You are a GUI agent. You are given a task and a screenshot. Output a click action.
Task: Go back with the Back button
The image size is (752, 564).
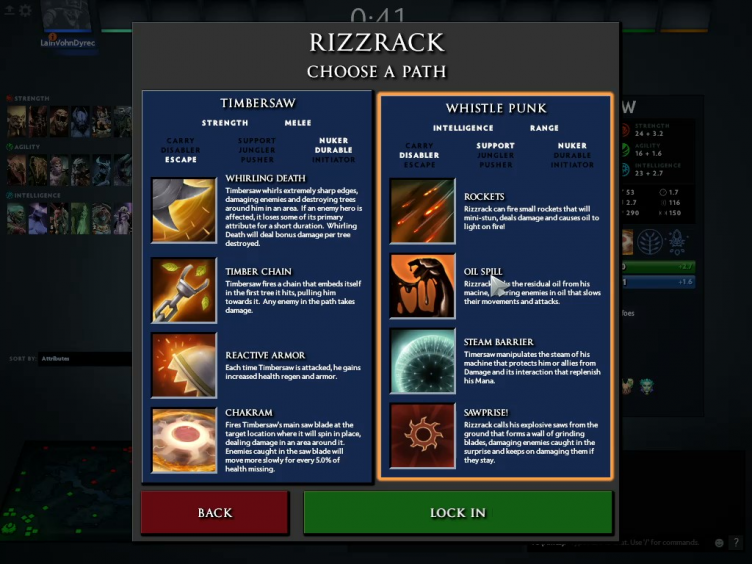215,513
